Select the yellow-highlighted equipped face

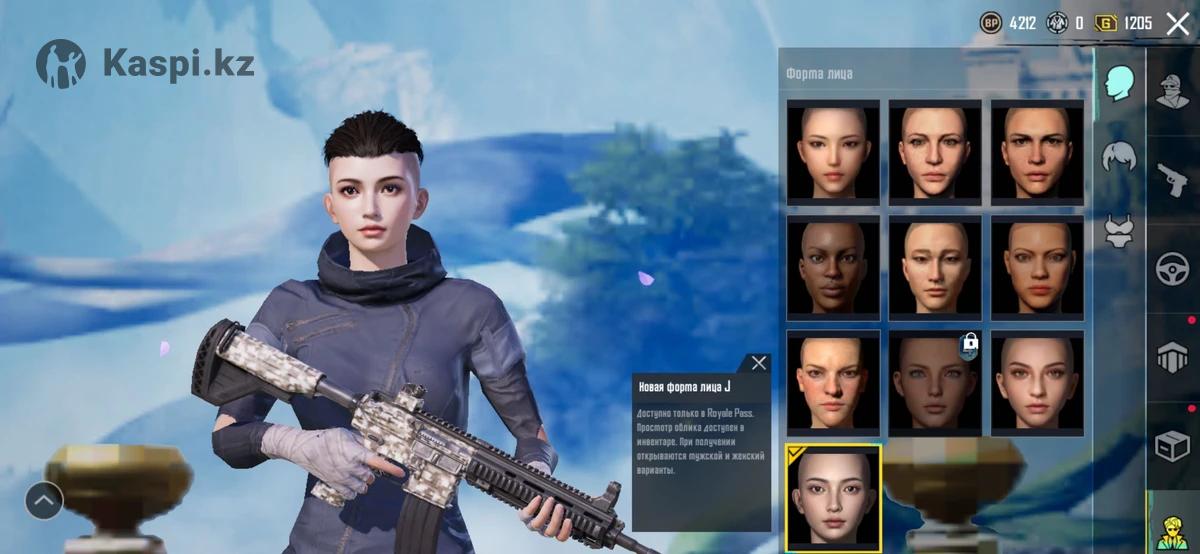point(833,498)
